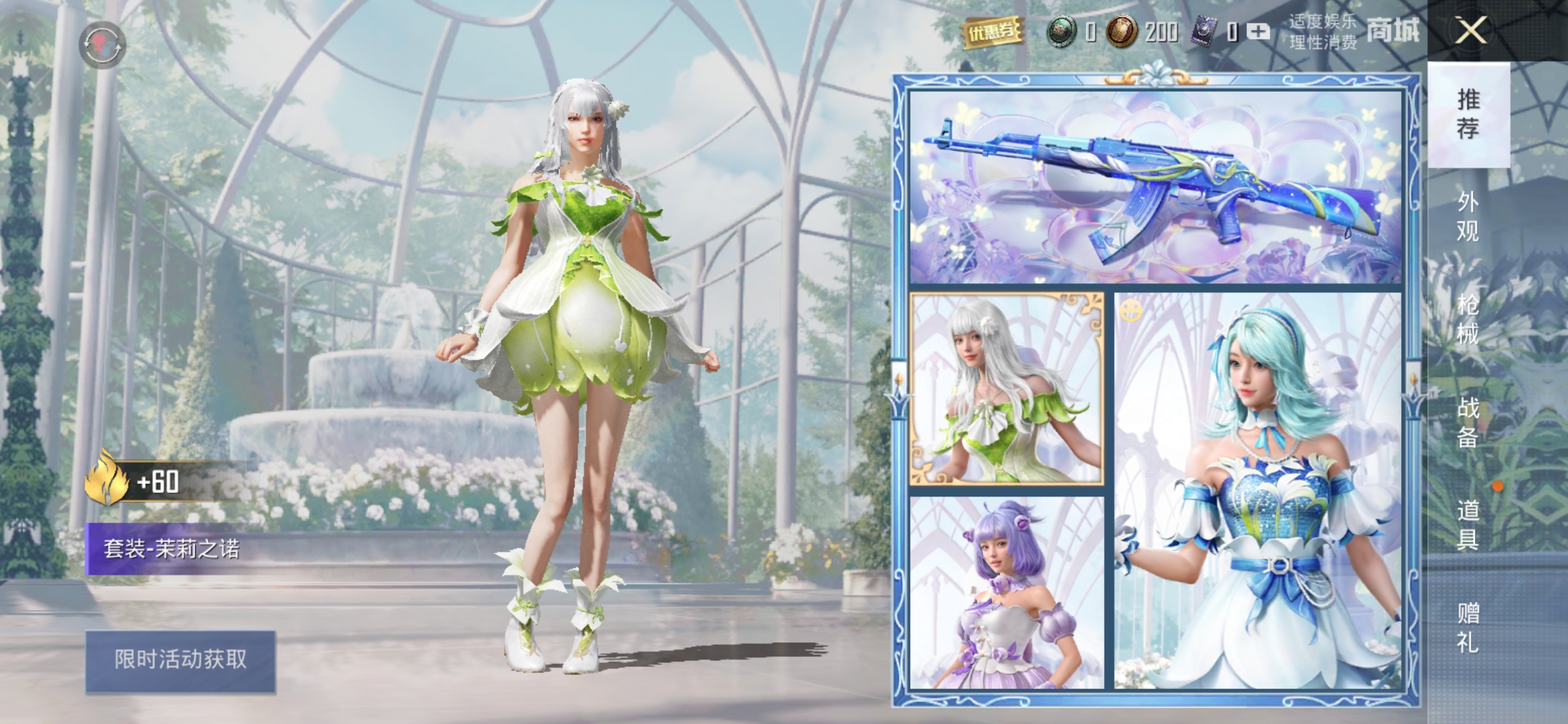The height and width of the screenshot is (724, 1568).
Task: Switch to the 推荐 tab
Action: click(x=1468, y=114)
